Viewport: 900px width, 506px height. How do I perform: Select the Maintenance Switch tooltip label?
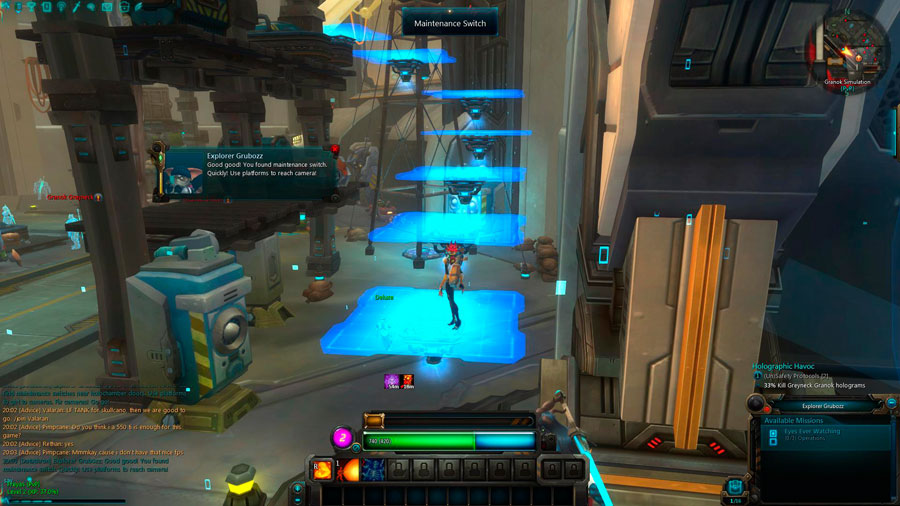pyautogui.click(x=449, y=23)
